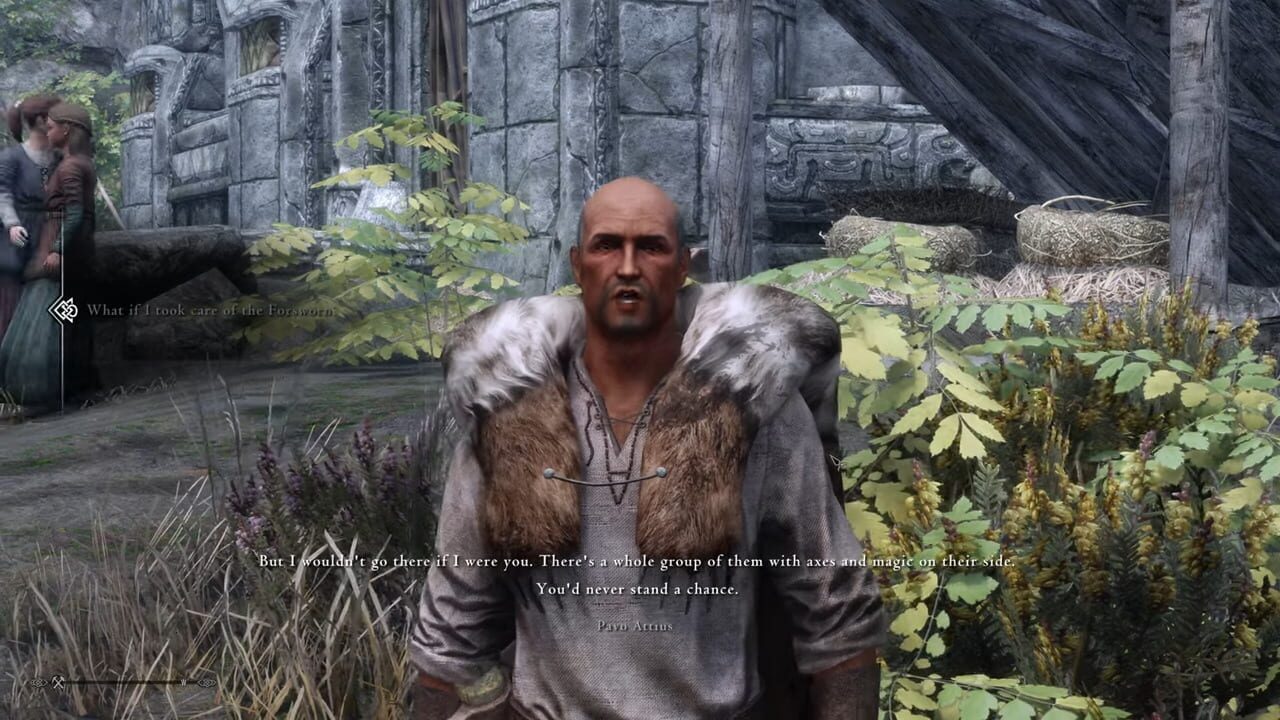1280x720 pixels.
Task: Click the W west direction marker on compass
Action: coord(183,682)
